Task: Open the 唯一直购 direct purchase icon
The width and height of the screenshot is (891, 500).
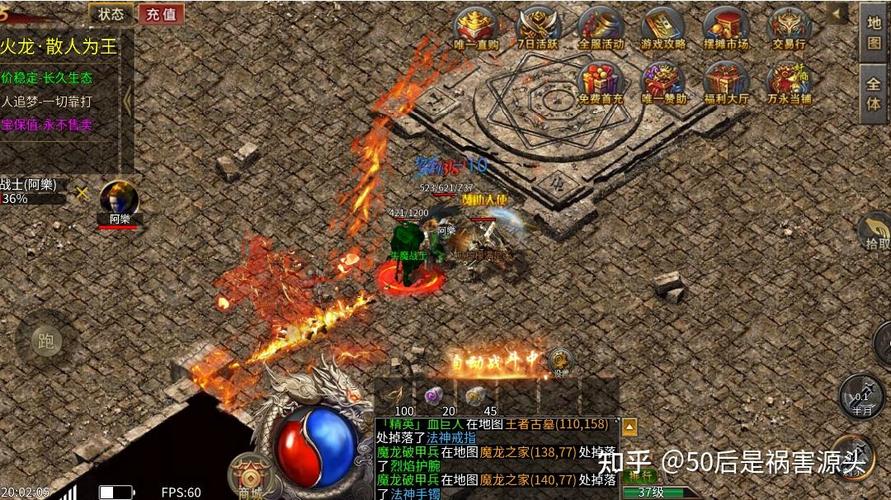Action: [475, 28]
